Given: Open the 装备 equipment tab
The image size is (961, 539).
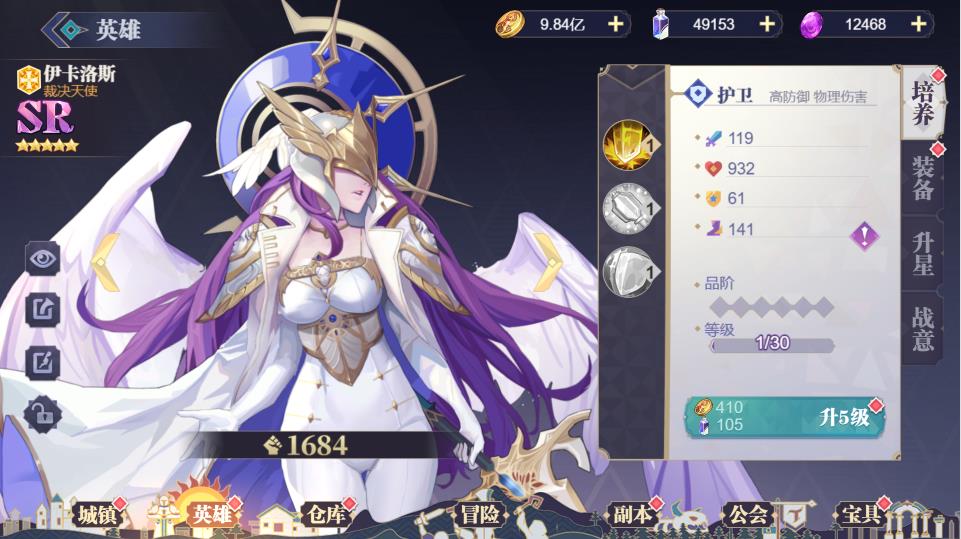Looking at the screenshot, I should (922, 180).
